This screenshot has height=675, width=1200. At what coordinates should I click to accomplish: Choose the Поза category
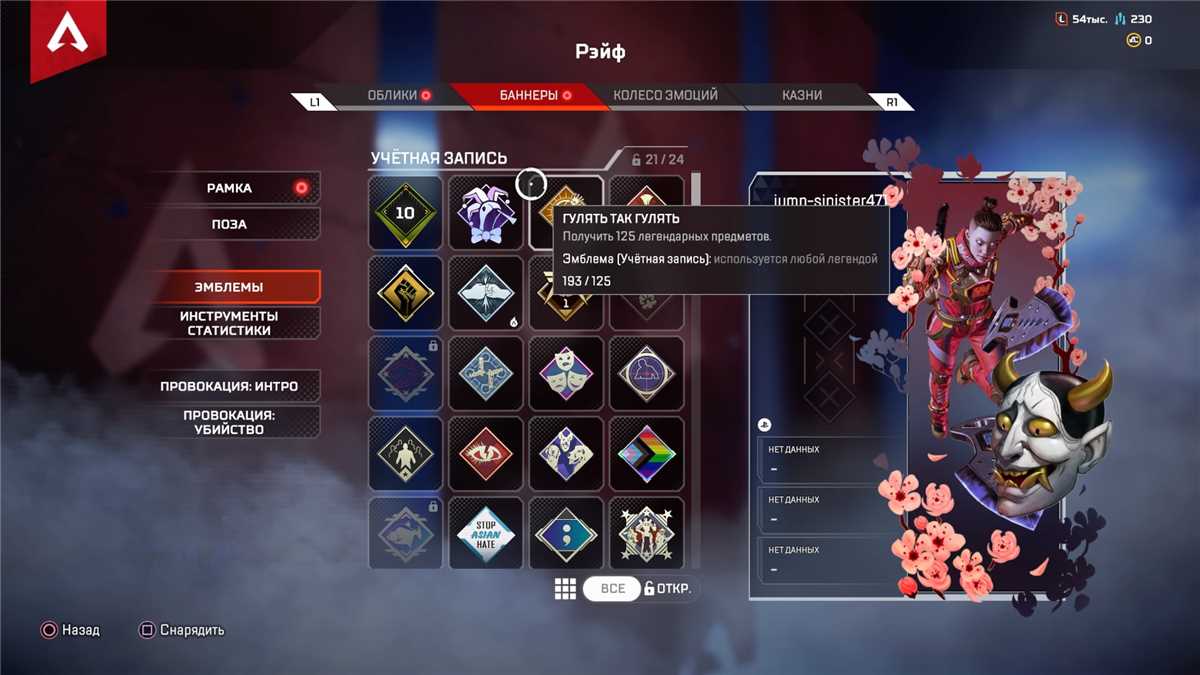click(x=230, y=224)
